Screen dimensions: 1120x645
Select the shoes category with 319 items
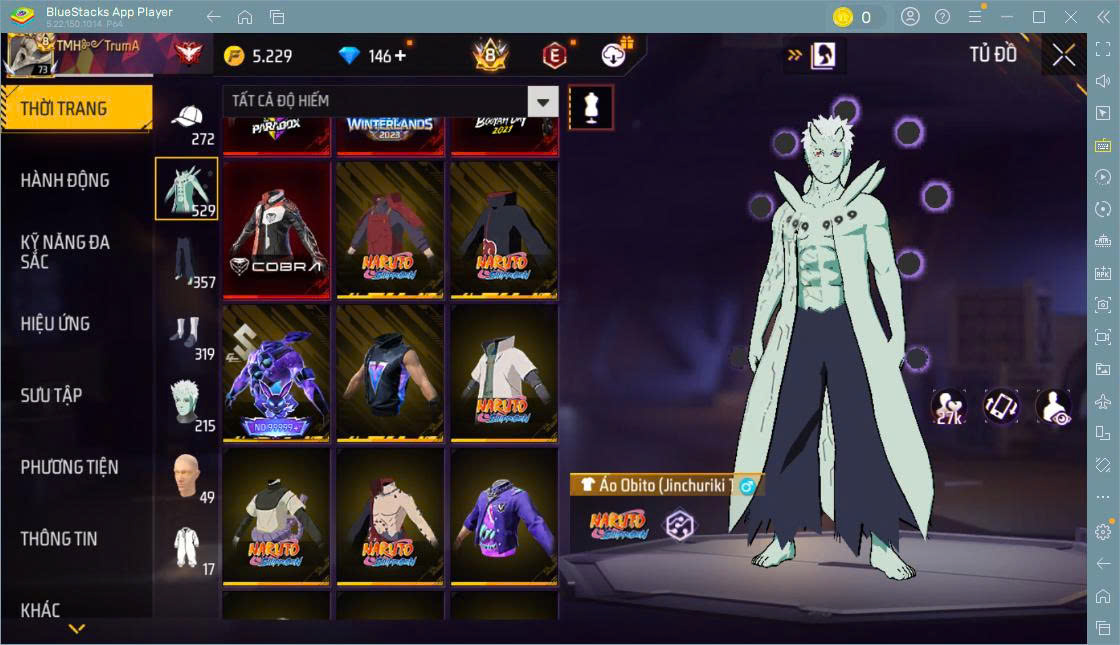(187, 334)
